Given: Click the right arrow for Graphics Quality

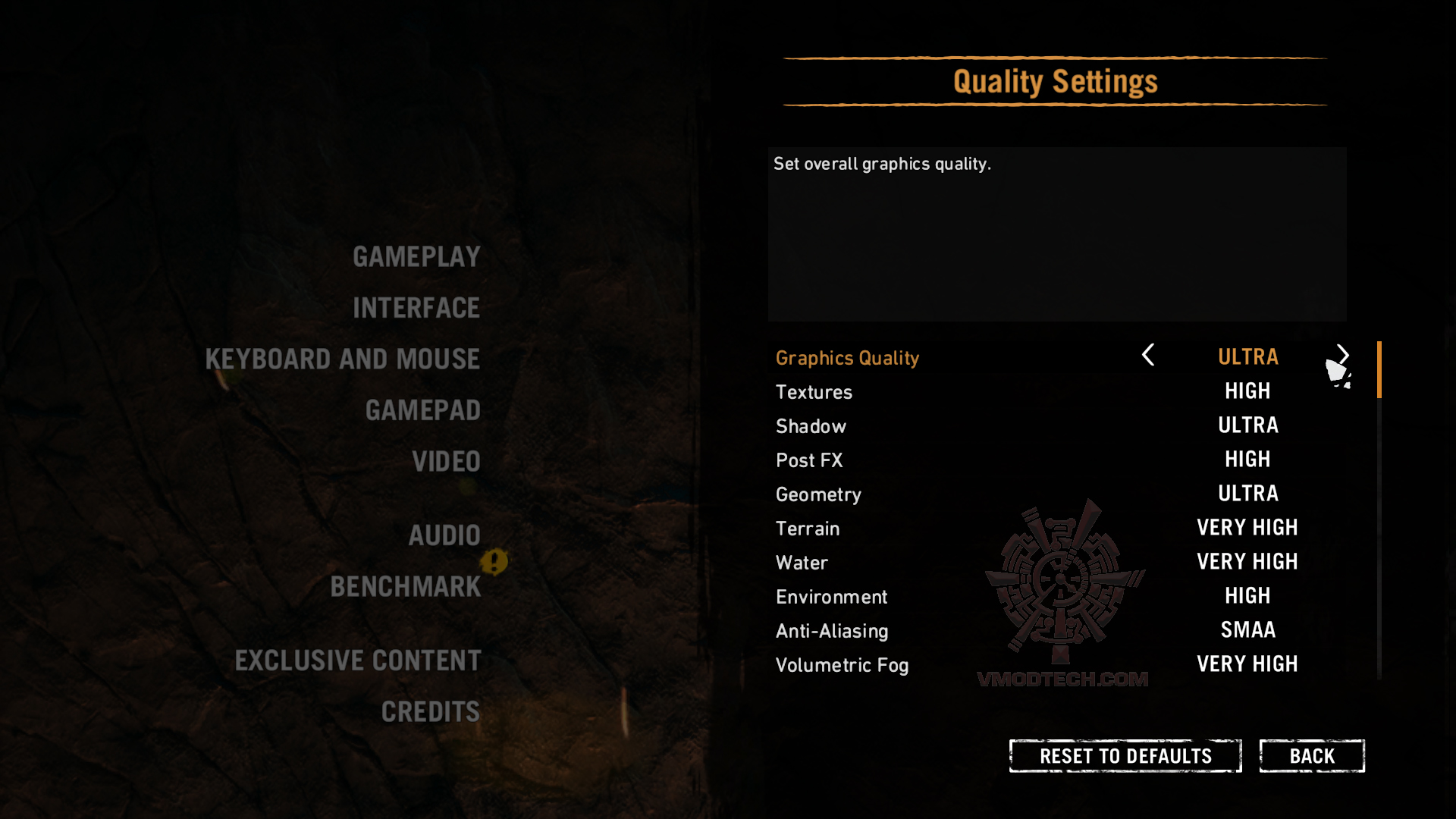Looking at the screenshot, I should tap(1343, 354).
